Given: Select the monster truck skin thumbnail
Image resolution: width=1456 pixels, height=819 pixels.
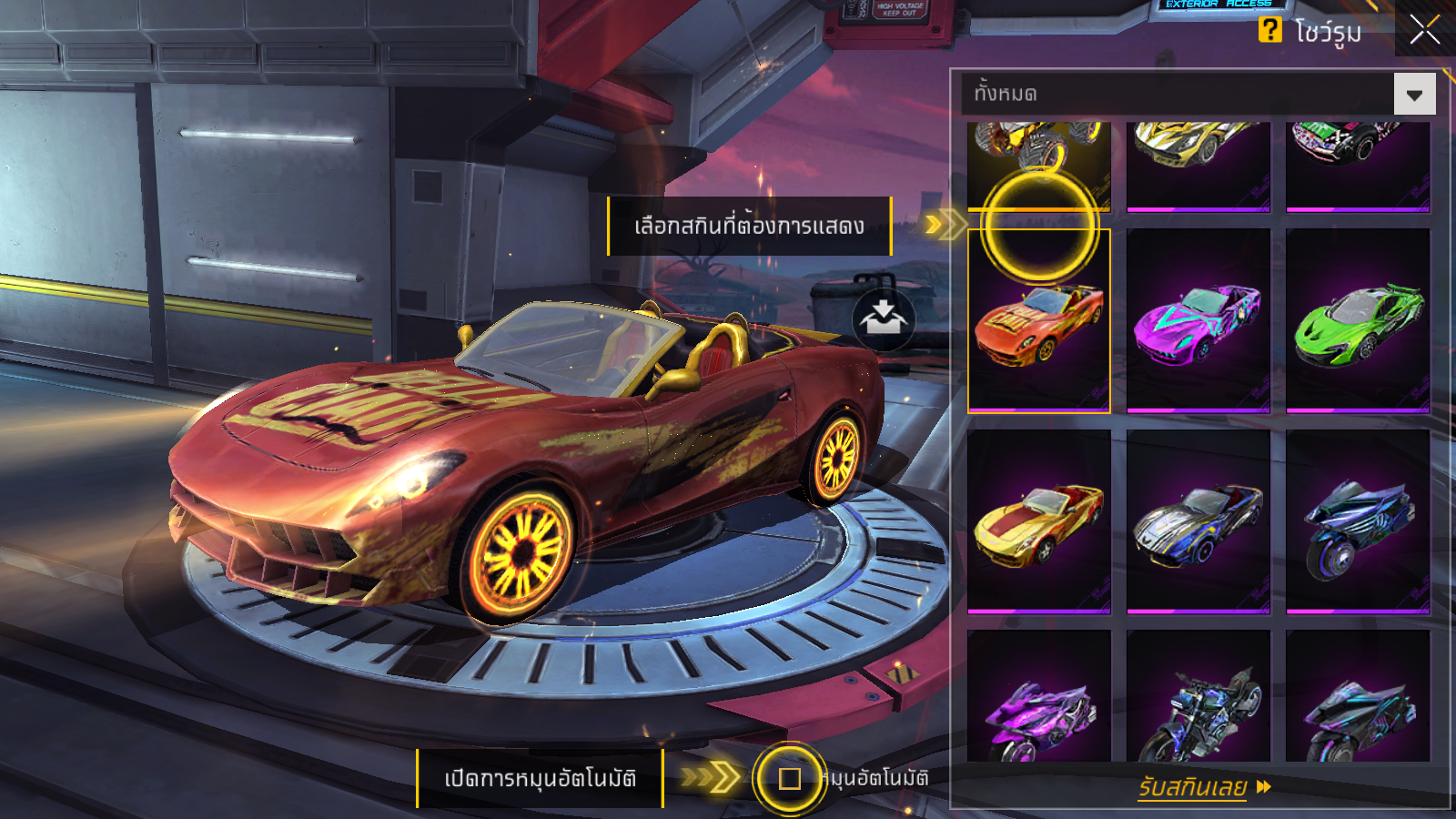Looking at the screenshot, I should [1038, 164].
